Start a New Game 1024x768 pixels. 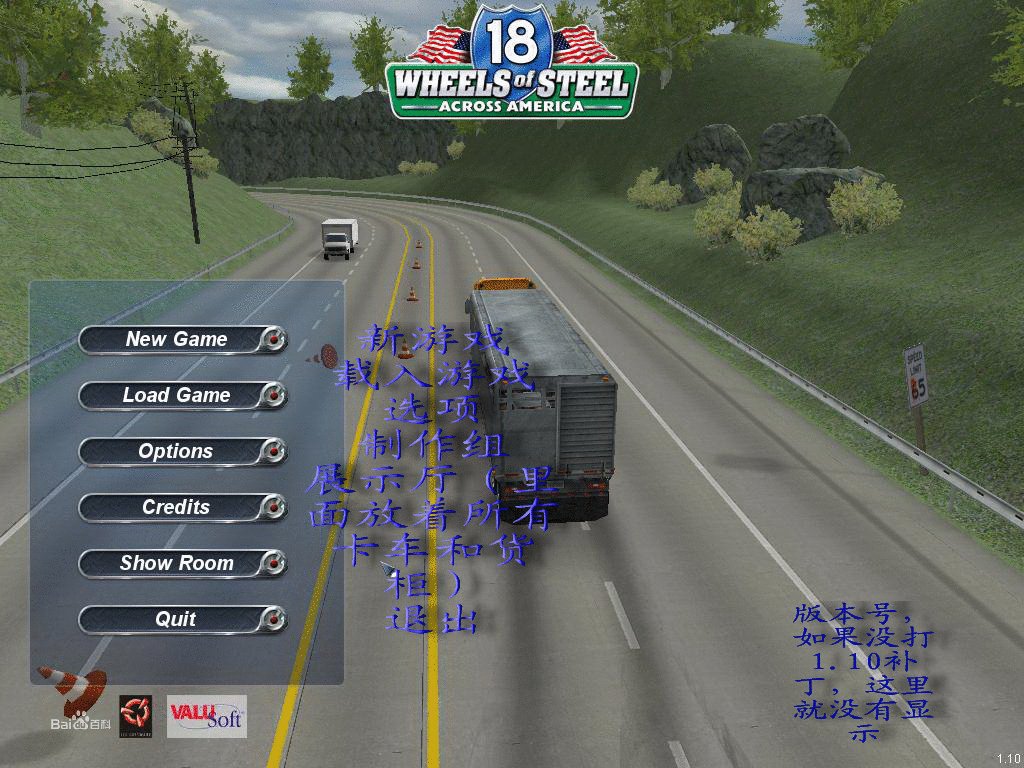(178, 340)
